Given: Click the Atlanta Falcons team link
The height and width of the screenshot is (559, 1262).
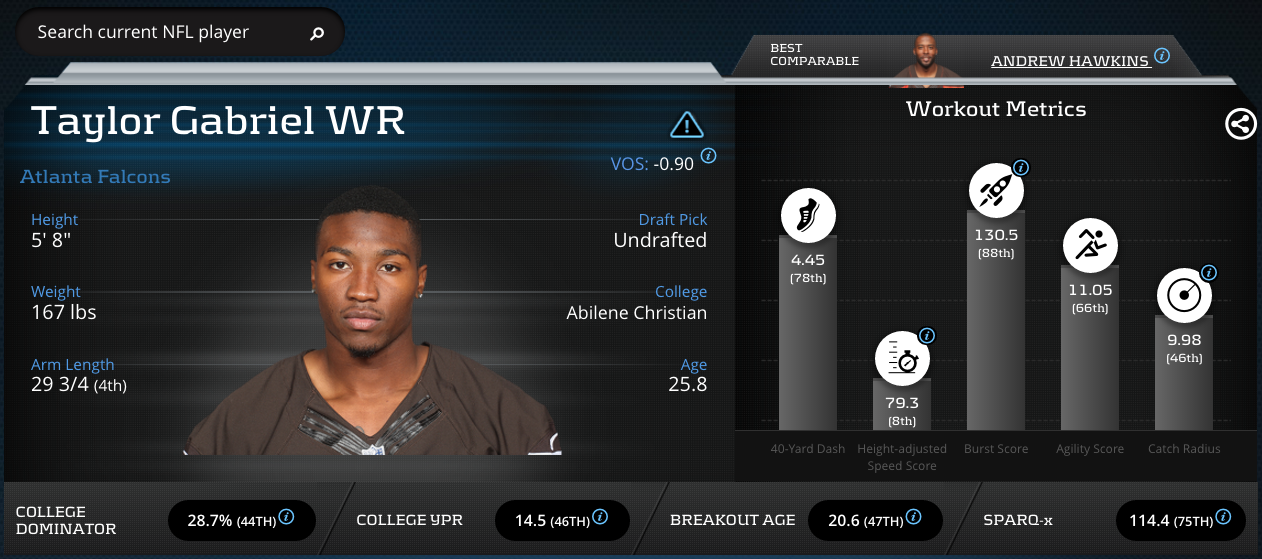Looking at the screenshot, I should click(x=95, y=177).
